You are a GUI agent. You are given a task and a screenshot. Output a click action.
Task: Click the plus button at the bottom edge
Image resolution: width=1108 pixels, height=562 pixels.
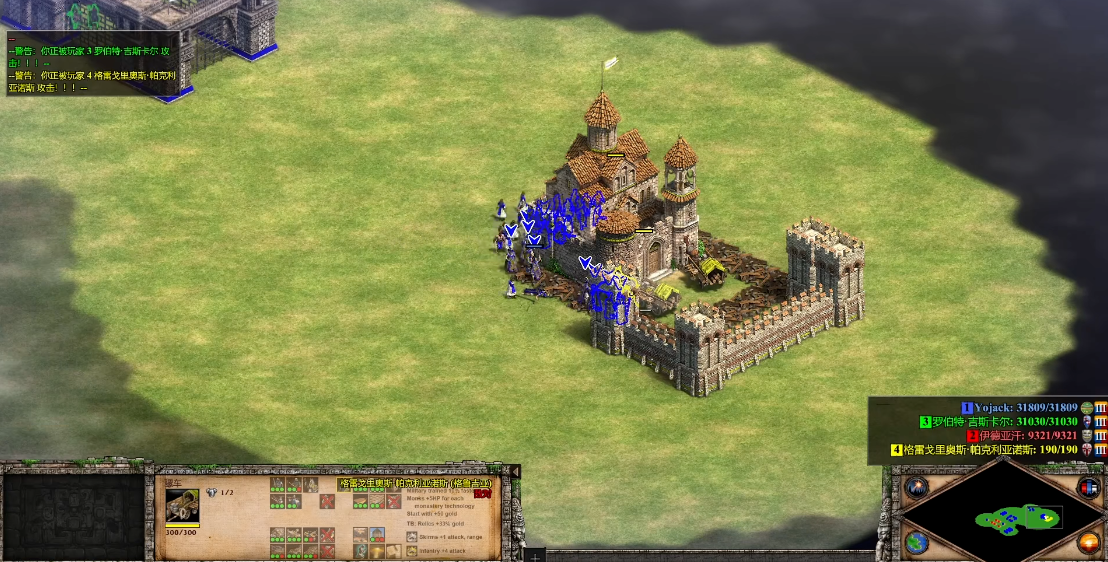[x=535, y=554]
